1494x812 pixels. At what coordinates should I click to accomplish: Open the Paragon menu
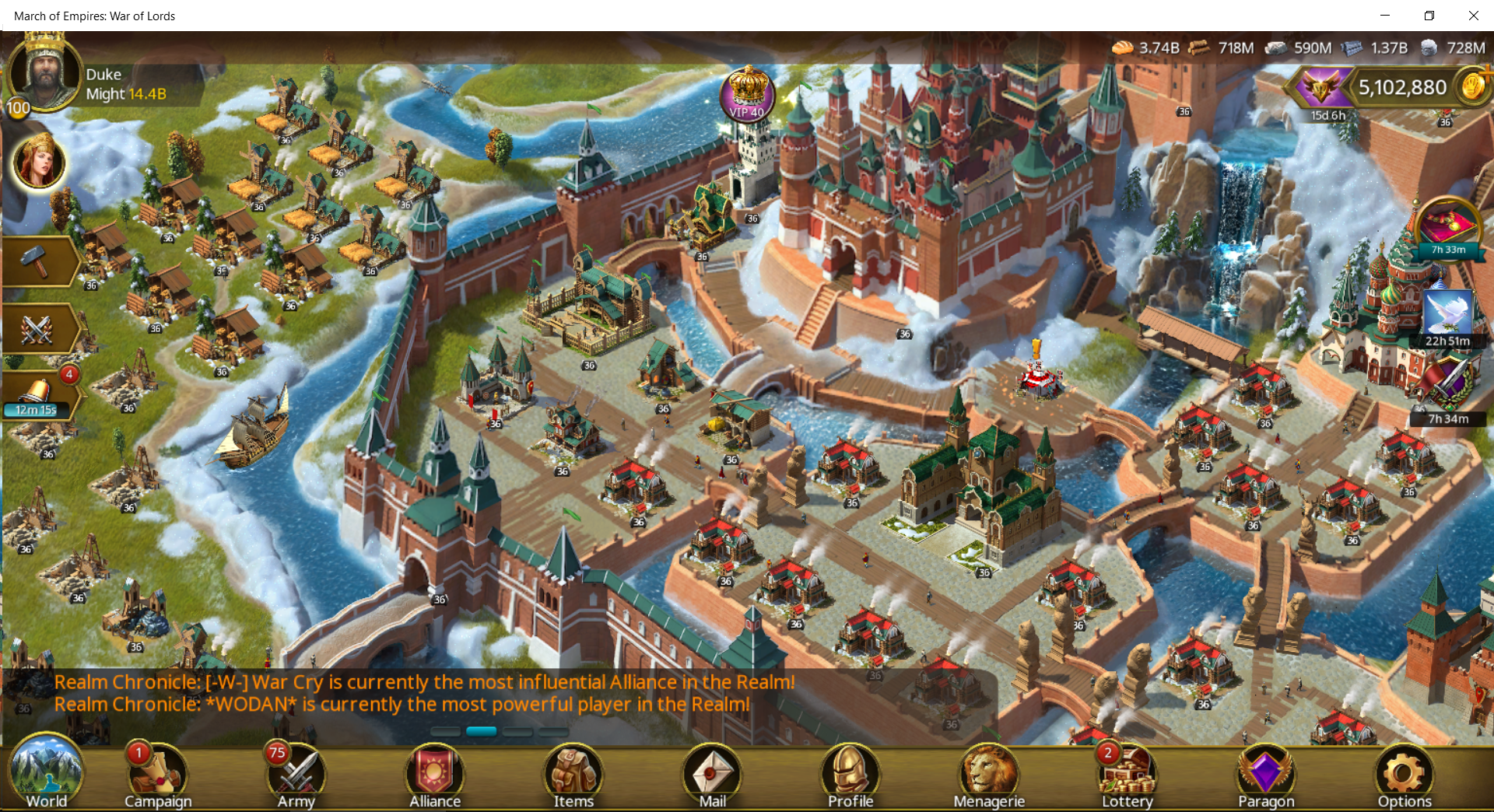(x=1266, y=776)
